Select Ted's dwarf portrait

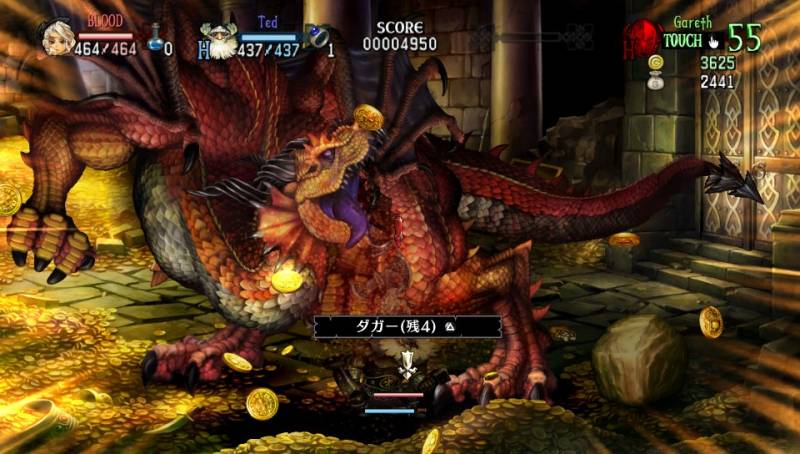(217, 41)
